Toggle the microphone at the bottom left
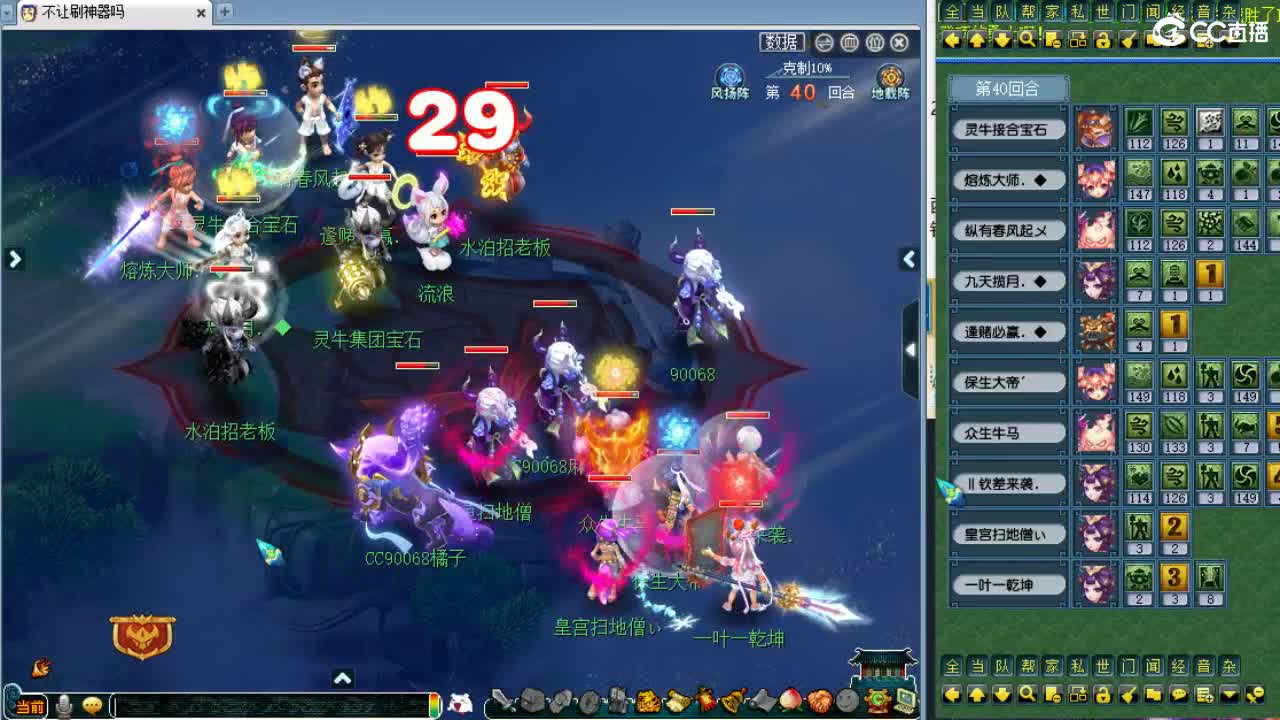 tap(65, 705)
